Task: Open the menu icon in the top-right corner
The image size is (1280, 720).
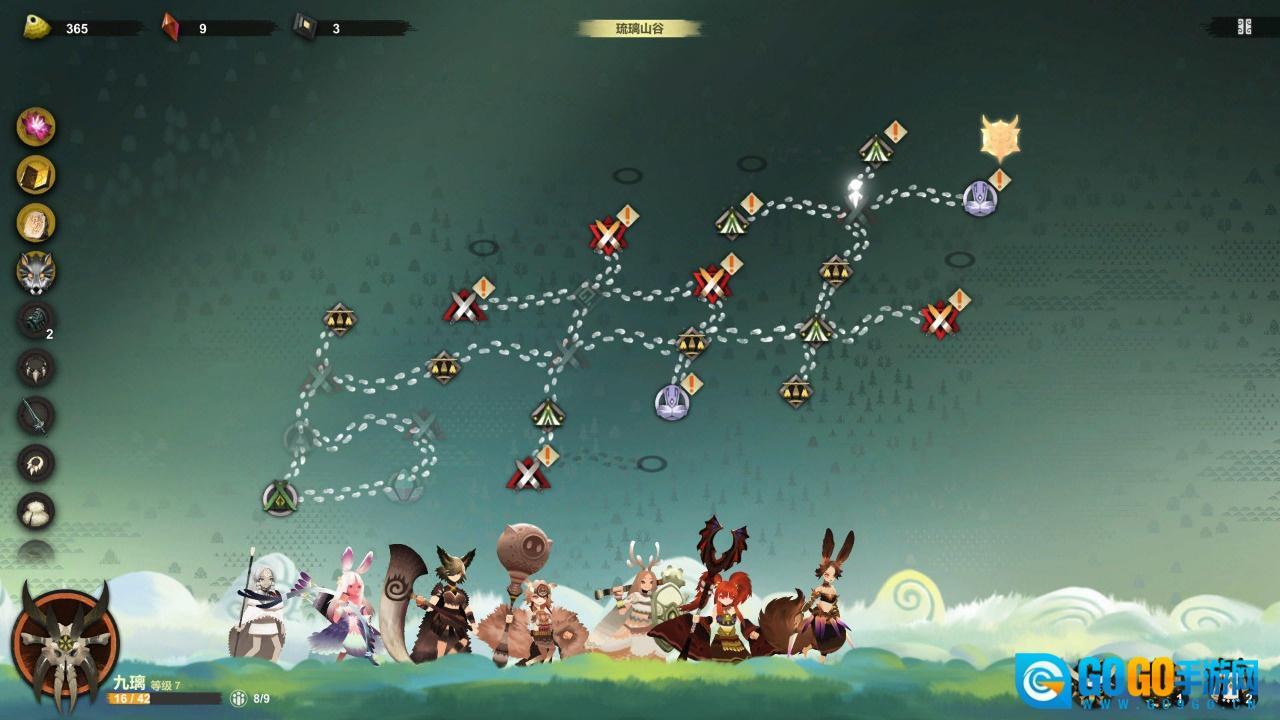Action: point(1244,27)
